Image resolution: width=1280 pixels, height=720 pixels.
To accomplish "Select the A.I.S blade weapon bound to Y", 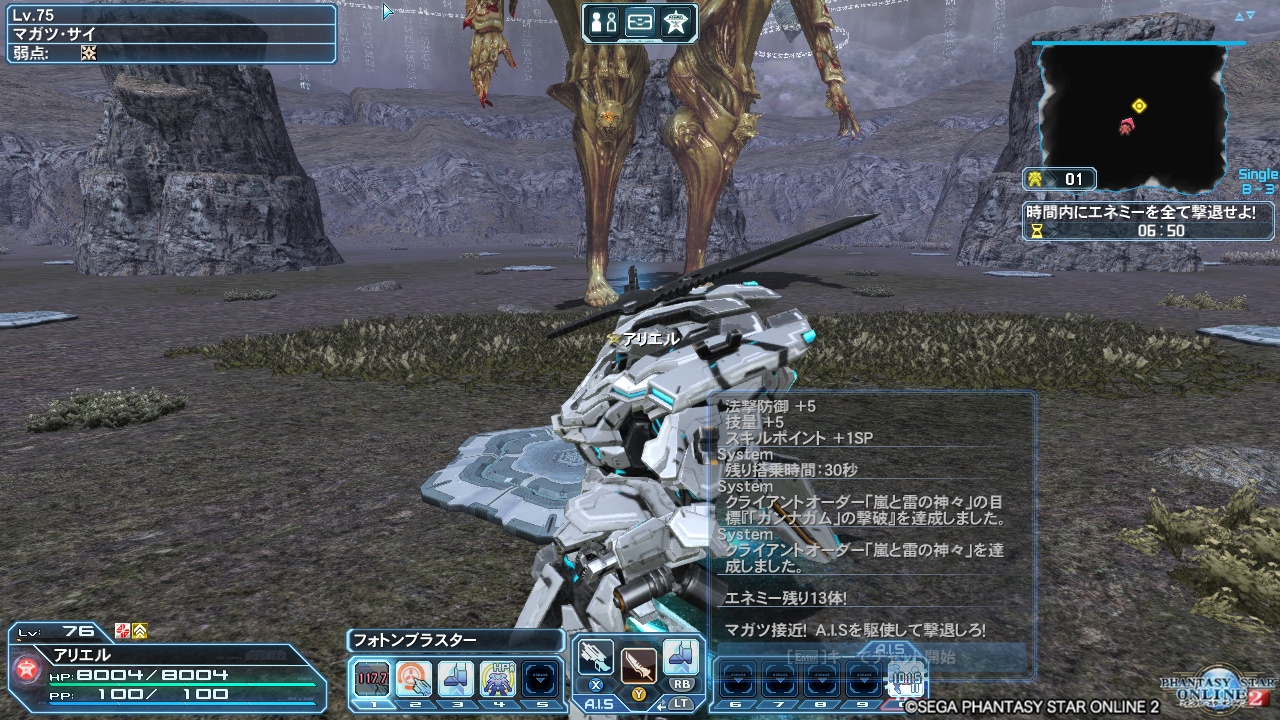I will (x=637, y=664).
